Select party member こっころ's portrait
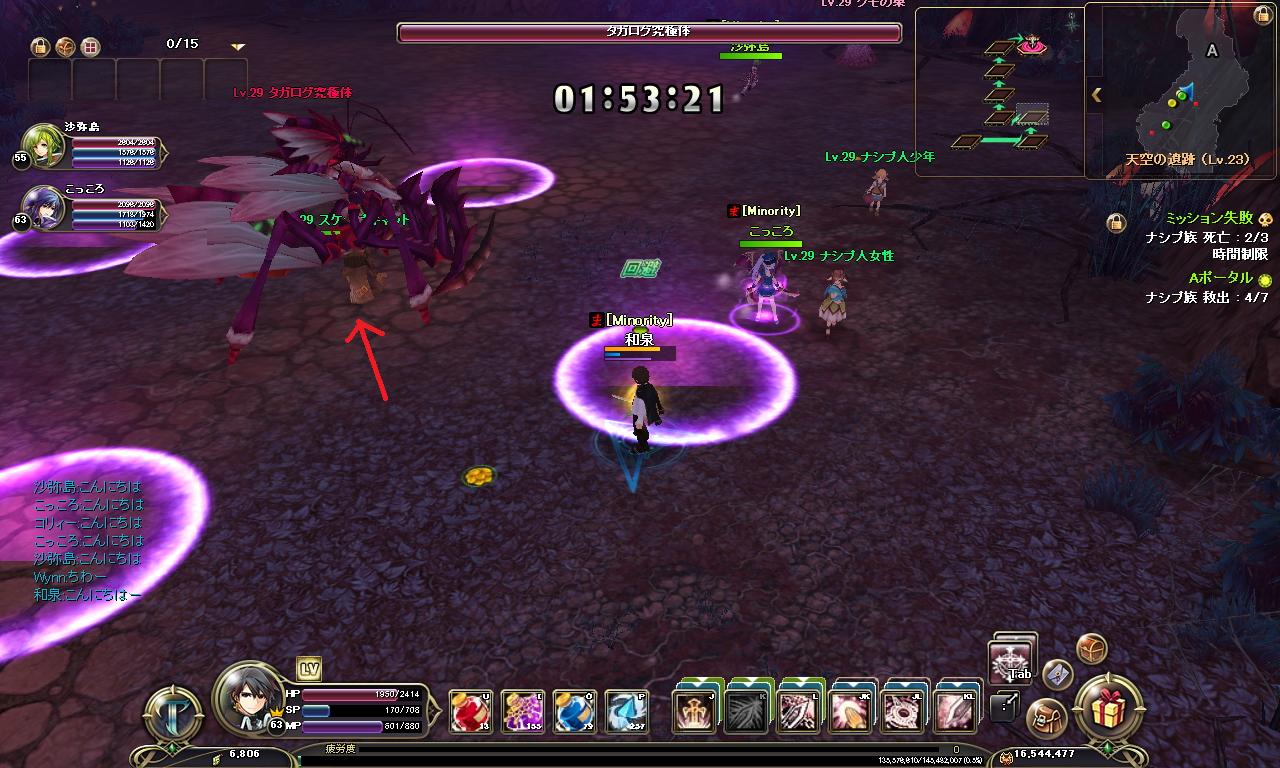Viewport: 1280px width, 768px height. click(44, 209)
